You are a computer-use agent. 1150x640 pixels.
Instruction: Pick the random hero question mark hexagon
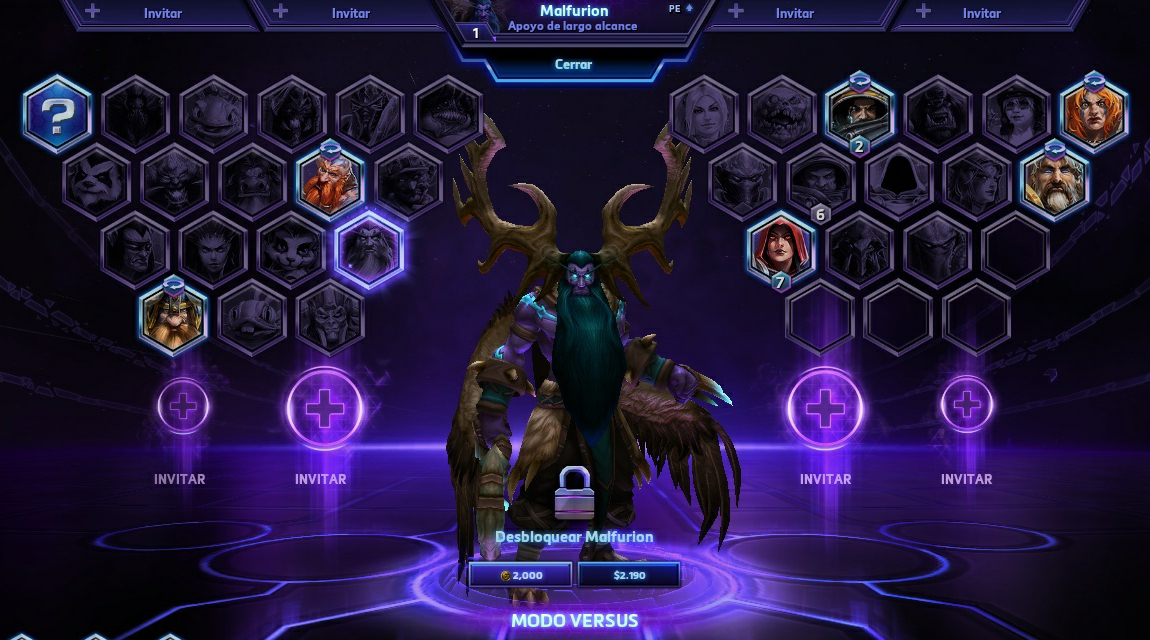click(x=58, y=114)
